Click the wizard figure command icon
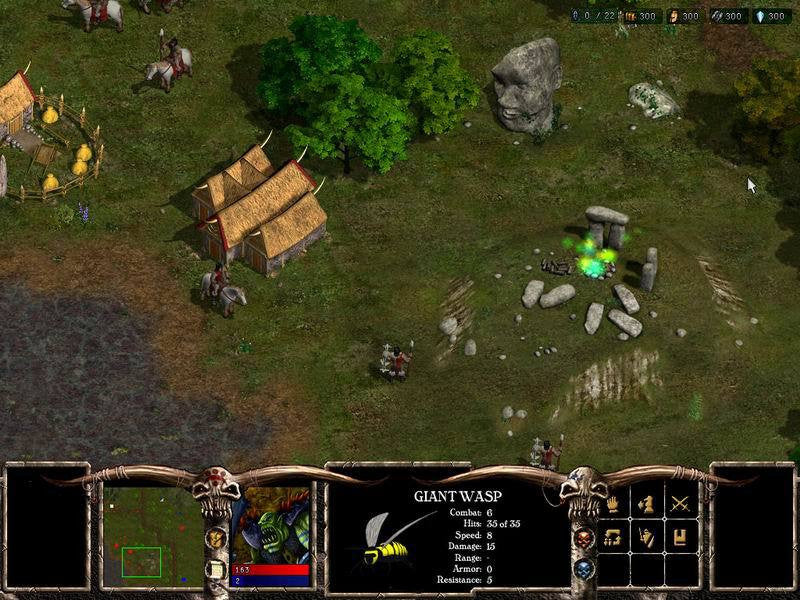Viewport: 800px width, 600px height. 646,538
